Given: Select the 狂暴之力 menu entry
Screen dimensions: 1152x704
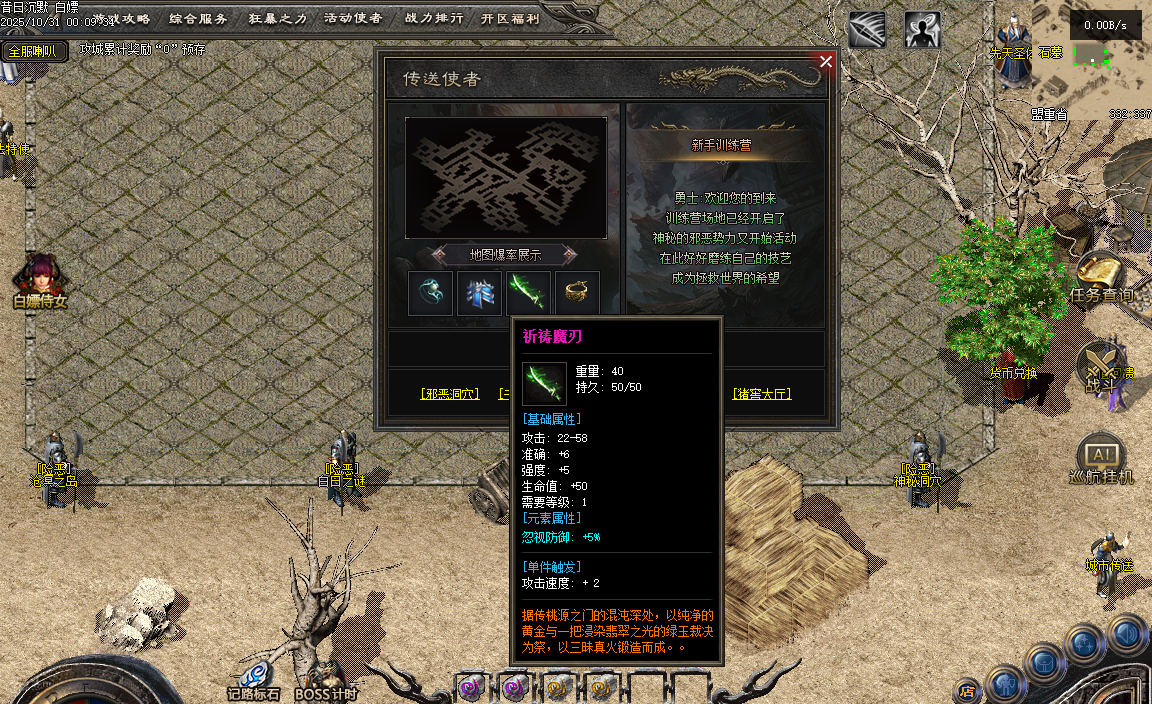Looking at the screenshot, I should pos(277,18).
